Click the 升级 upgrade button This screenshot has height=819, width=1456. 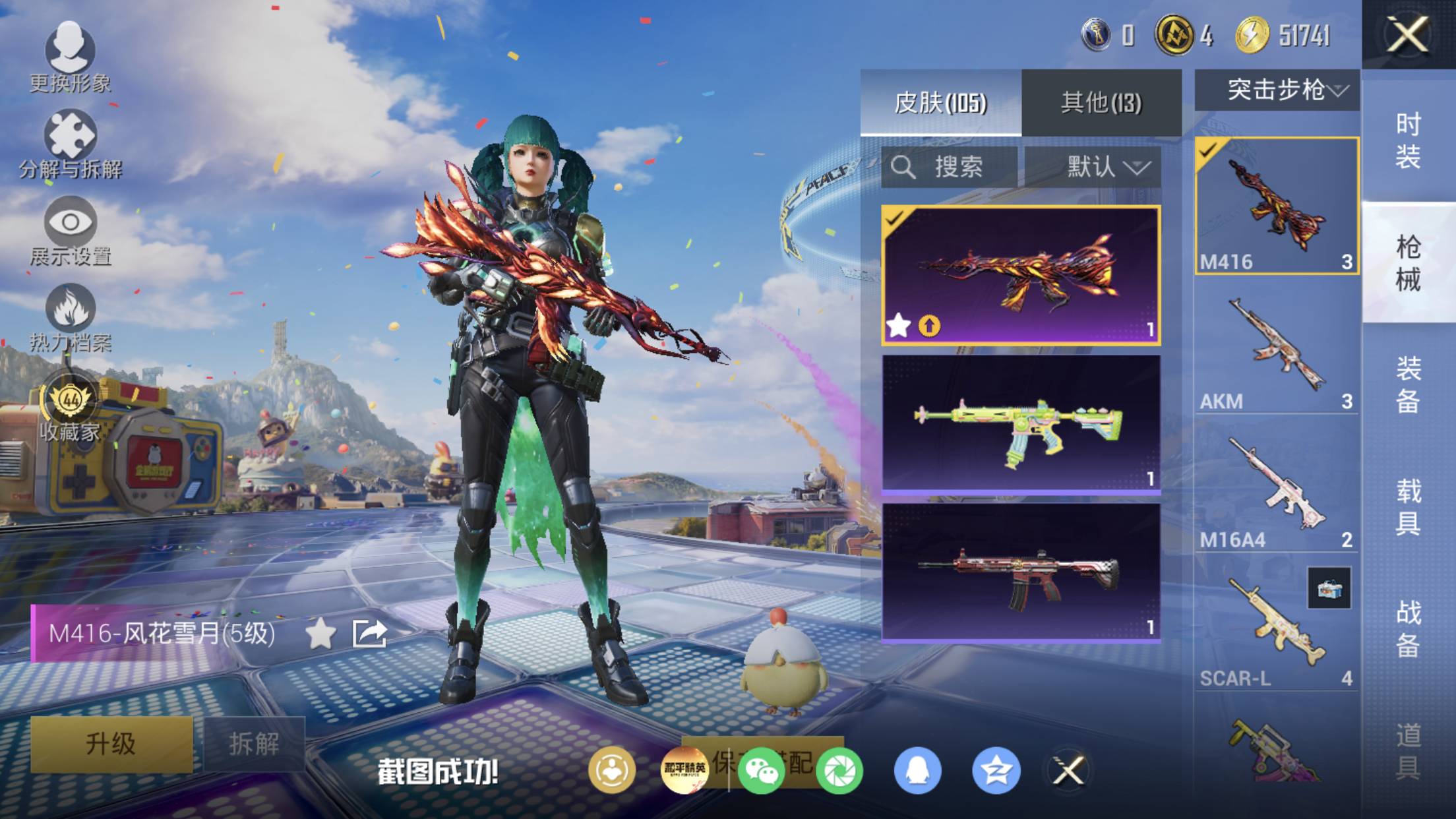(x=111, y=744)
